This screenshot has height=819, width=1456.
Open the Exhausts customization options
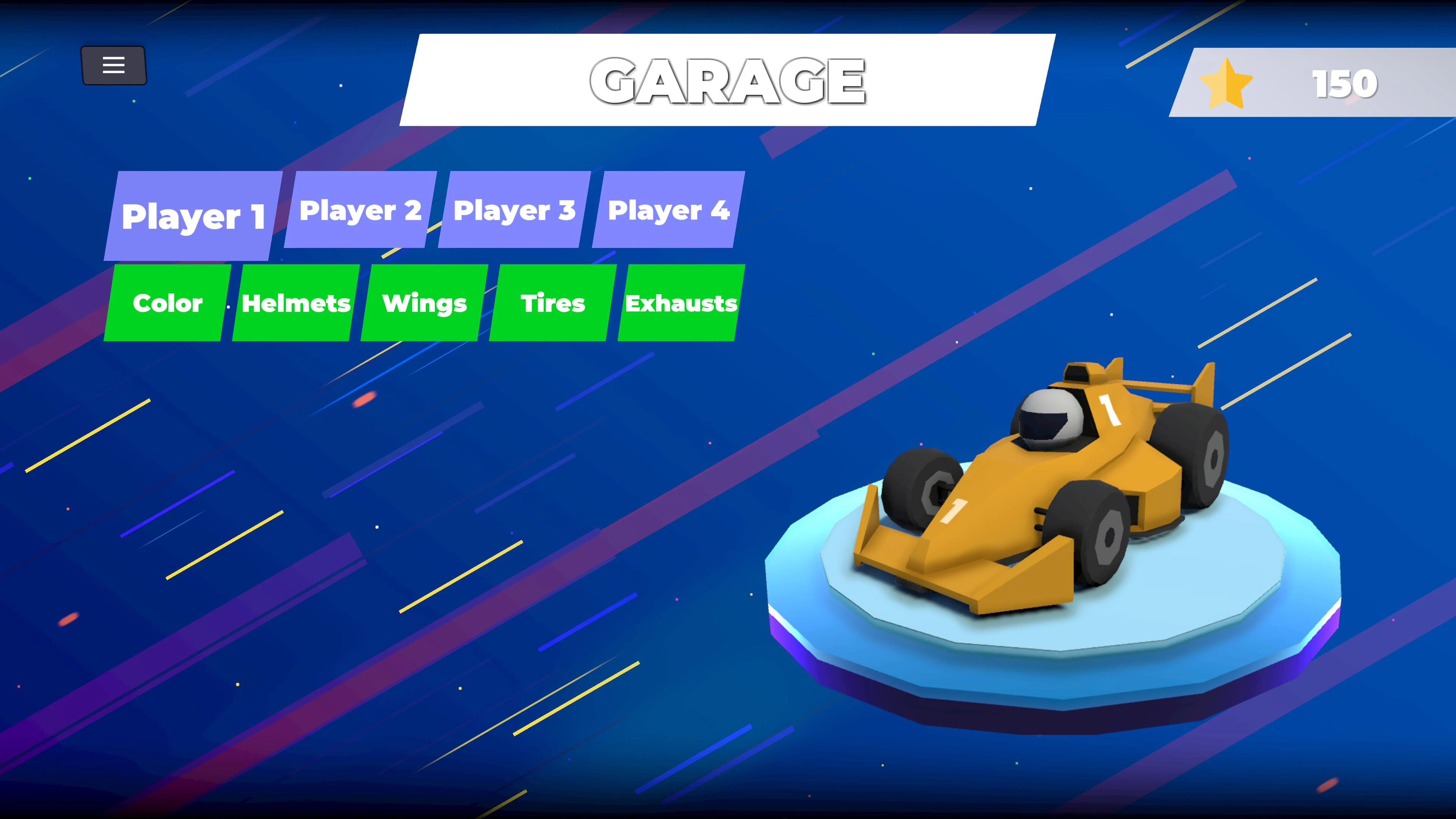click(681, 303)
